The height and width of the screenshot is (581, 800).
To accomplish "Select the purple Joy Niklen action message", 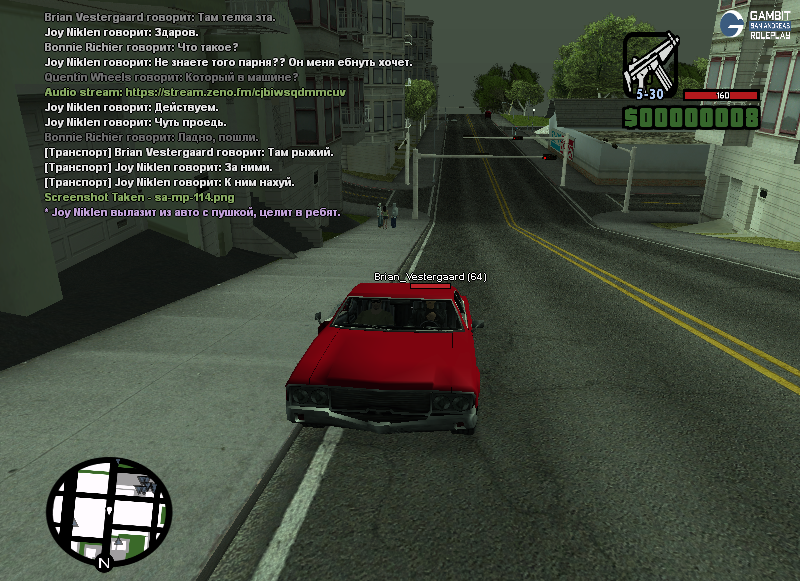I will pyautogui.click(x=193, y=212).
